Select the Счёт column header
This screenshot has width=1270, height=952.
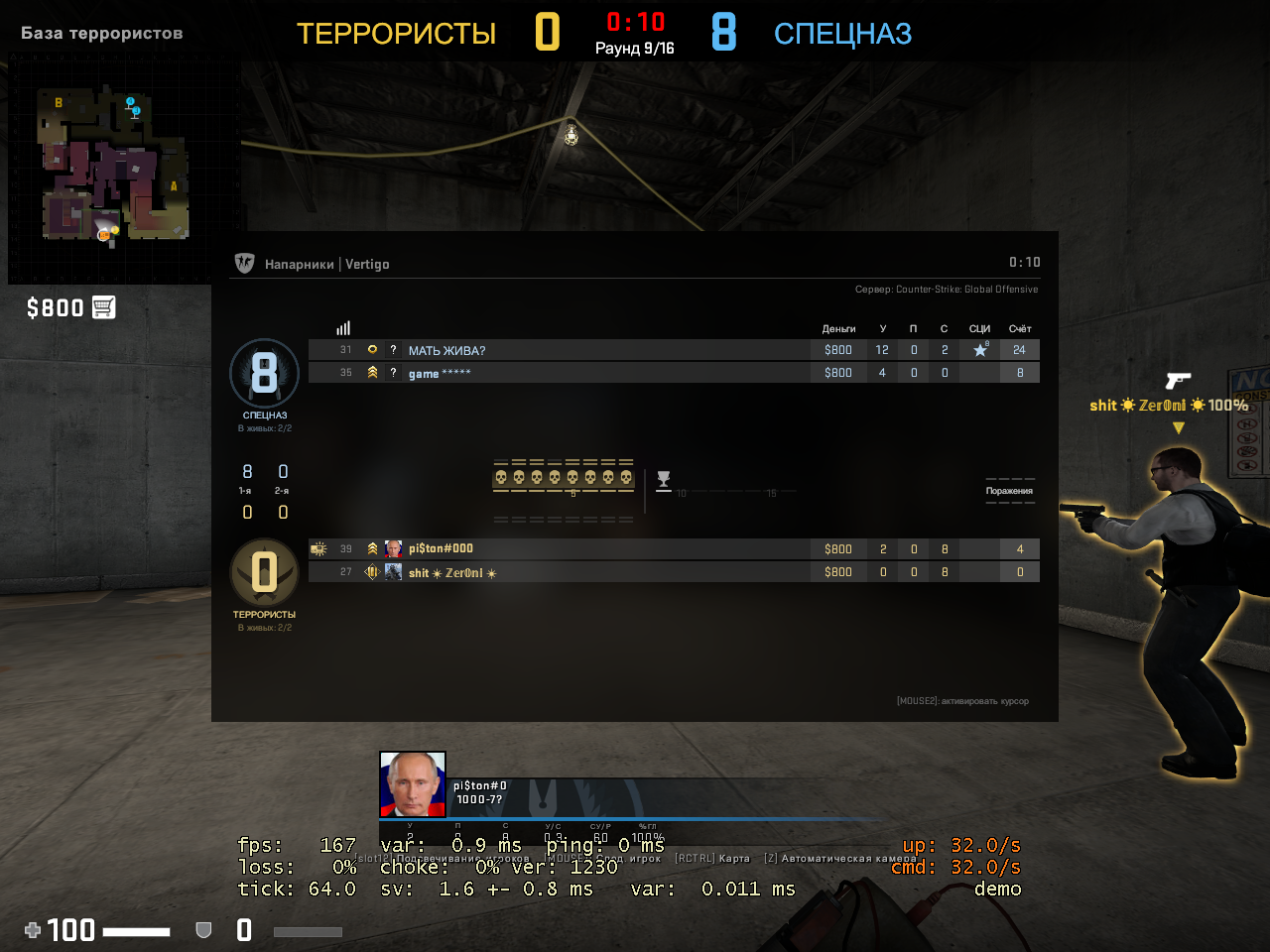click(x=1019, y=327)
